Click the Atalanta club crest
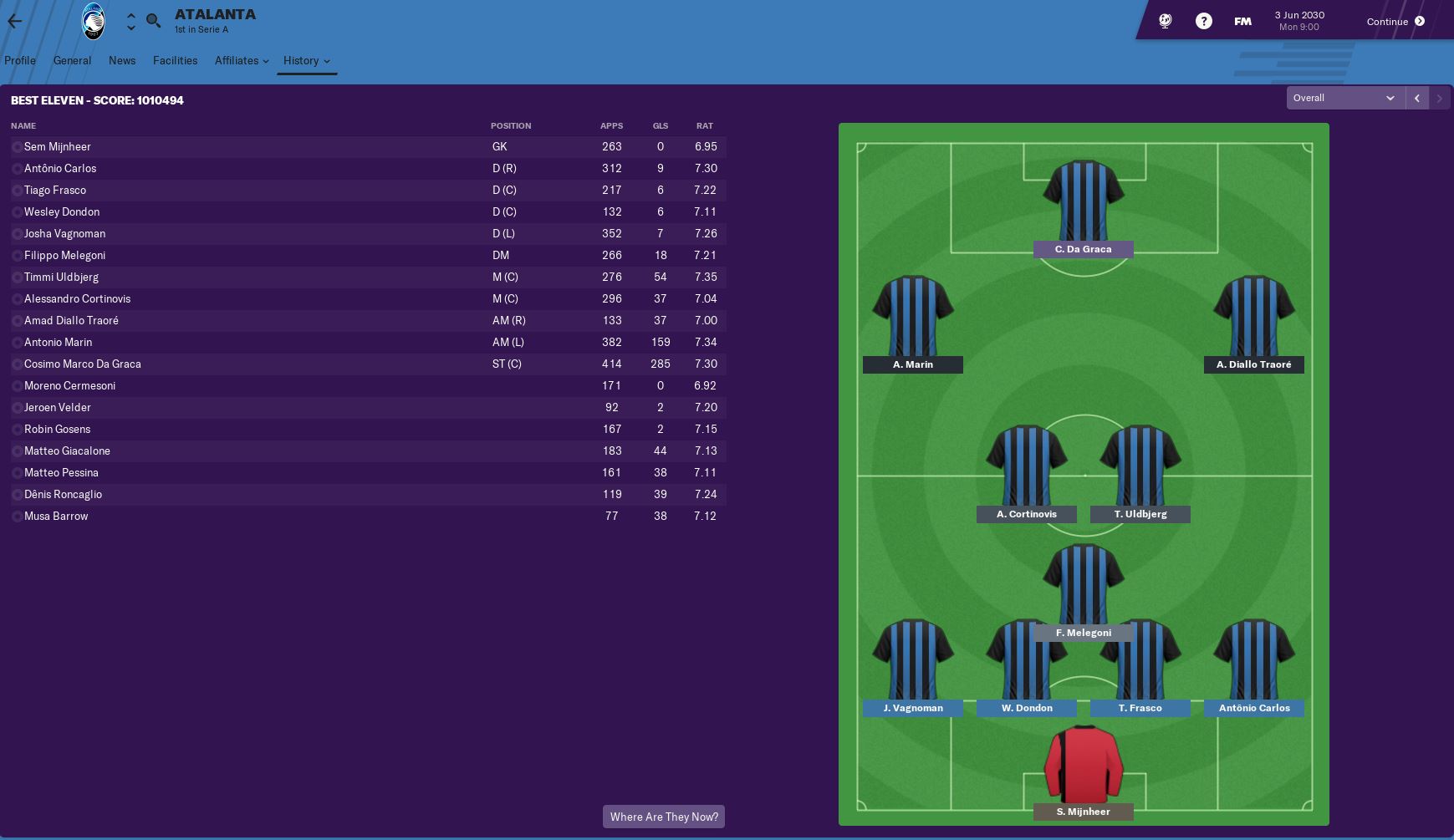1454x840 pixels. click(x=93, y=21)
